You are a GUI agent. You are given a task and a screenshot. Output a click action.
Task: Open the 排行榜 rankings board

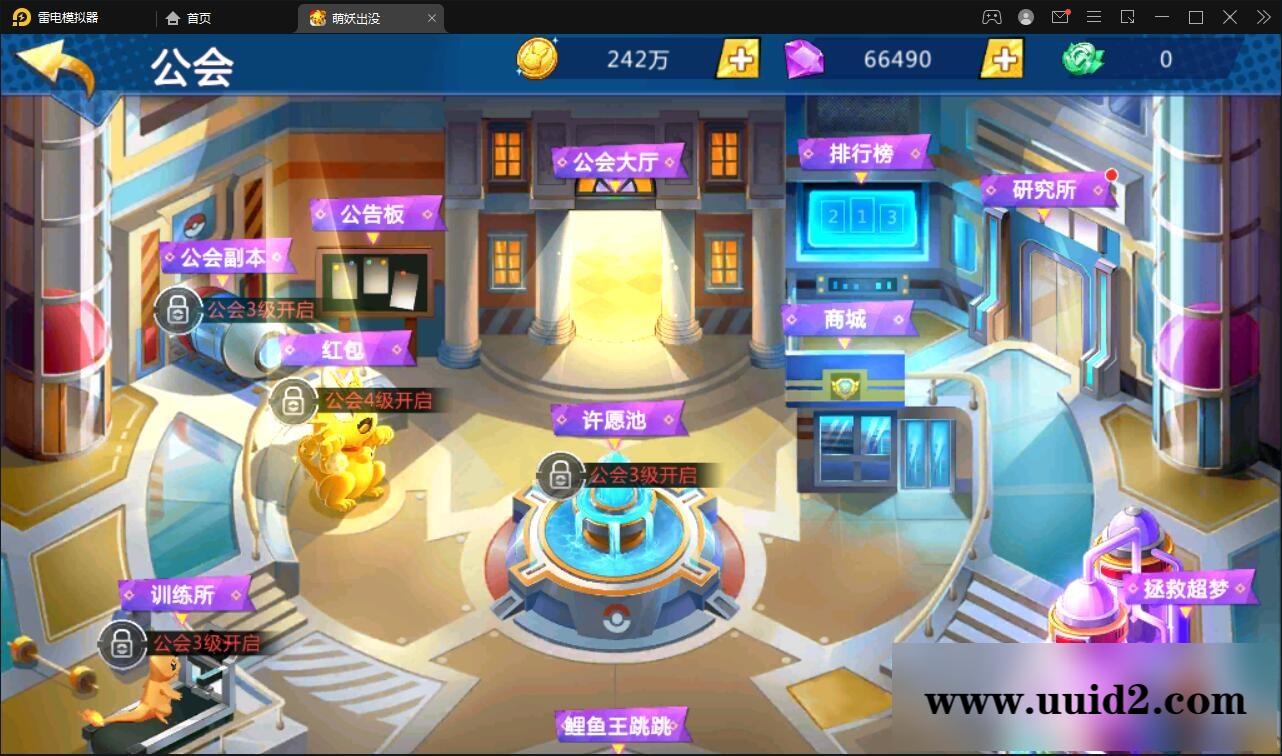861,152
